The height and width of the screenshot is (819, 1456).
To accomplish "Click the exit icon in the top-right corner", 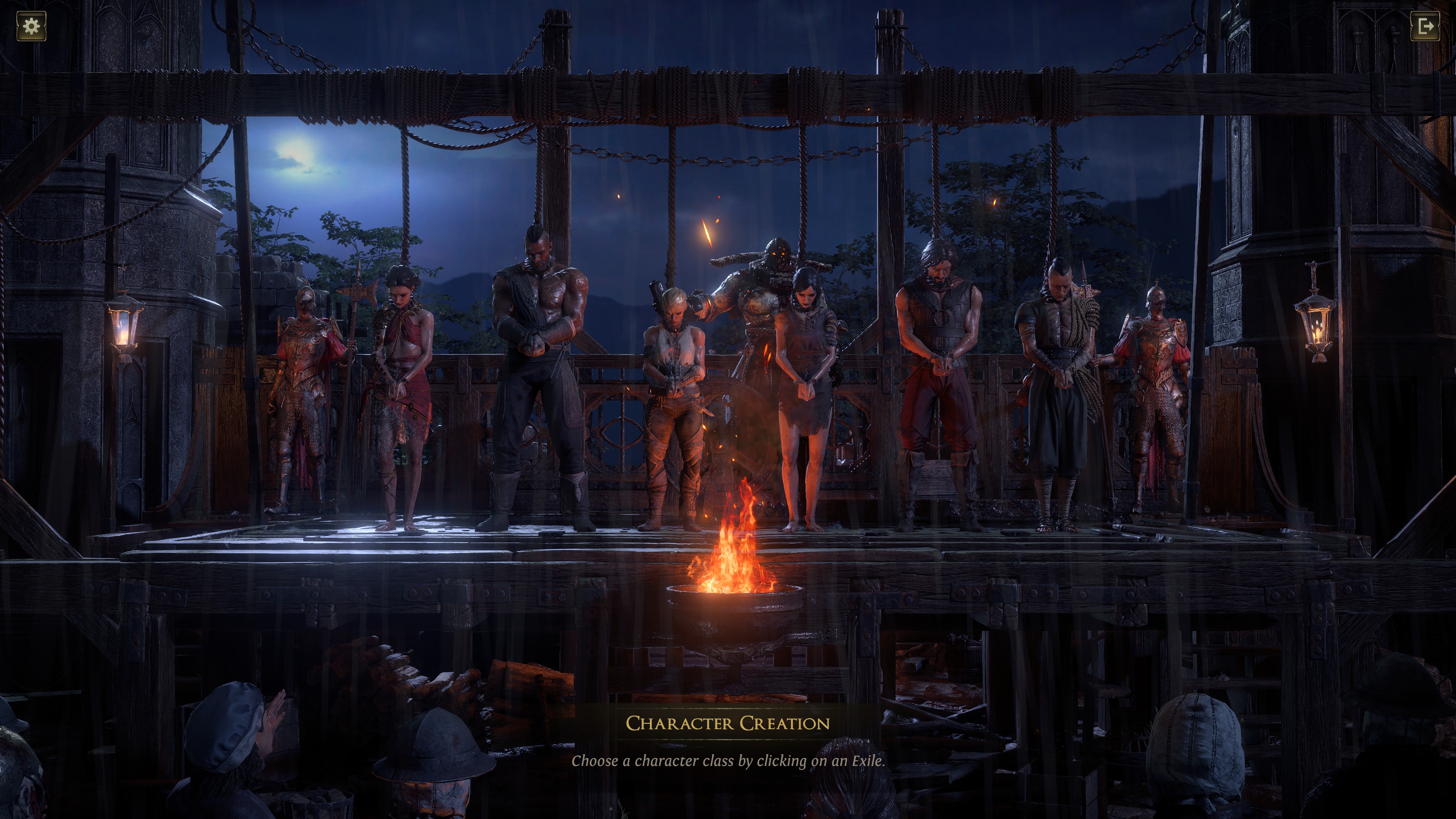I will (1425, 27).
